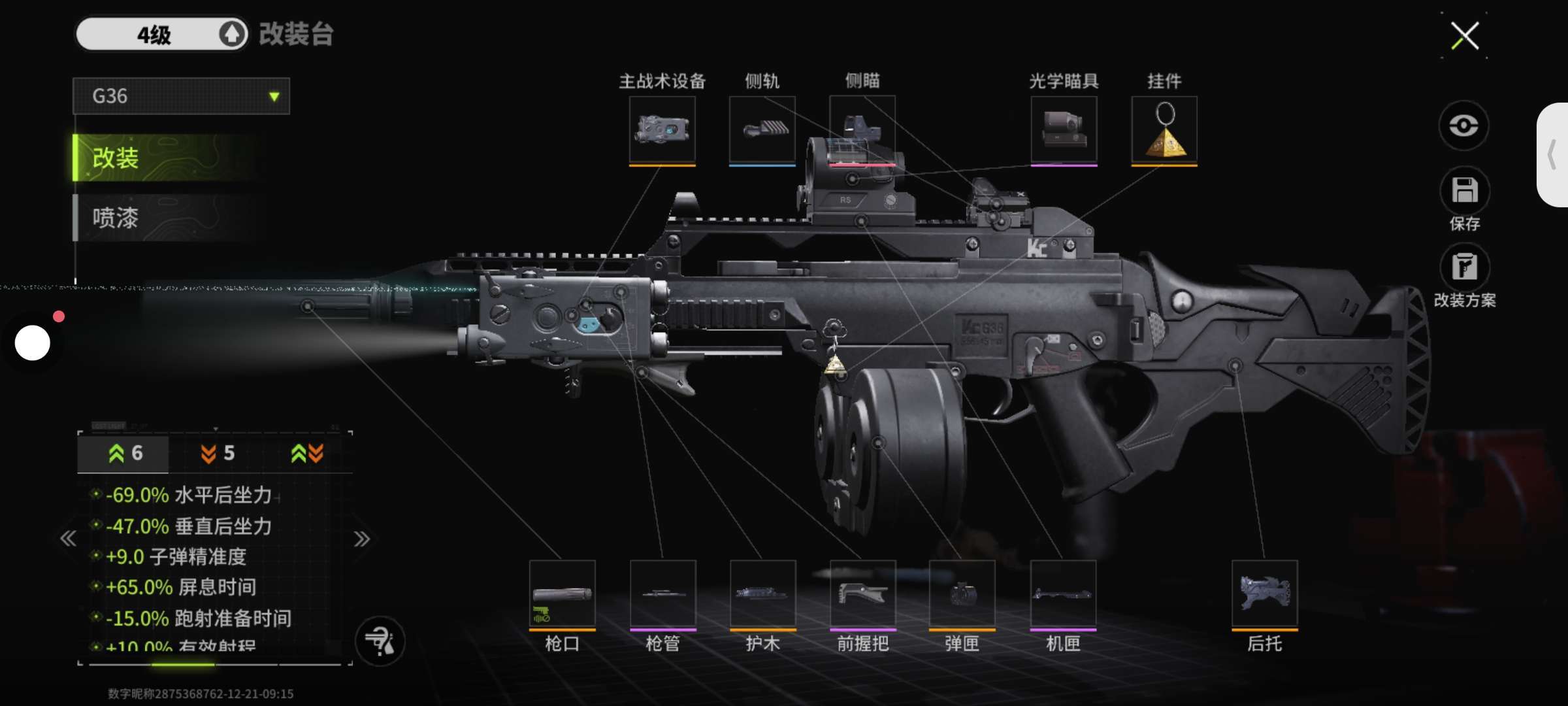Select the 枪管 barrel slot
1568x706 pixels.
(x=662, y=594)
